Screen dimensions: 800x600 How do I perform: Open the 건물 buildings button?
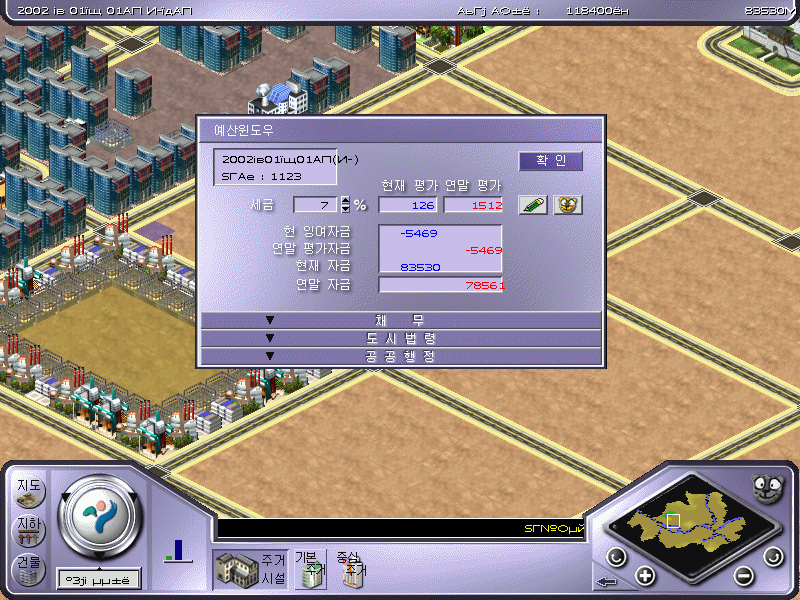click(x=28, y=567)
